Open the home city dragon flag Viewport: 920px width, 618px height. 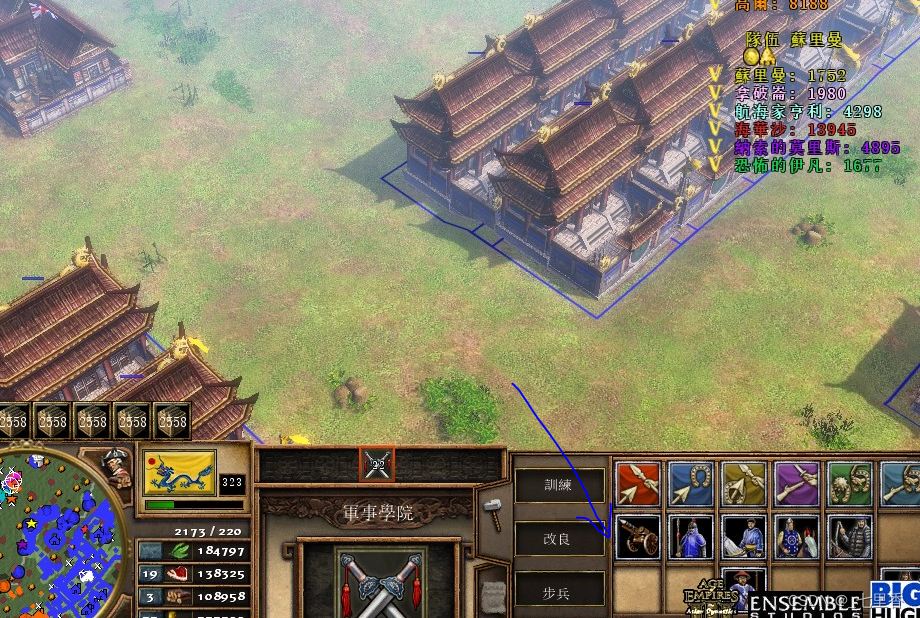click(179, 473)
